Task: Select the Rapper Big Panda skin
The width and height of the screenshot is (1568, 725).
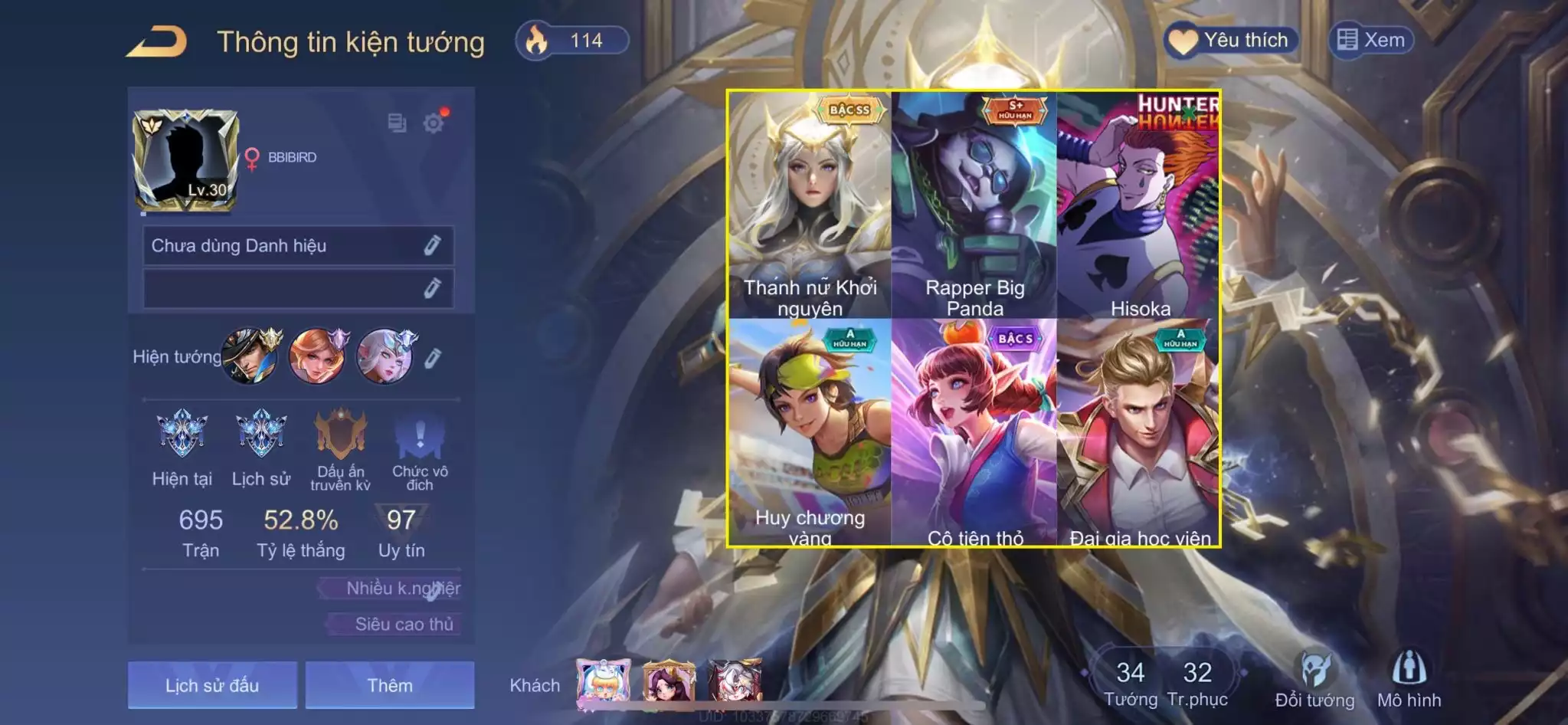Action: coord(974,205)
